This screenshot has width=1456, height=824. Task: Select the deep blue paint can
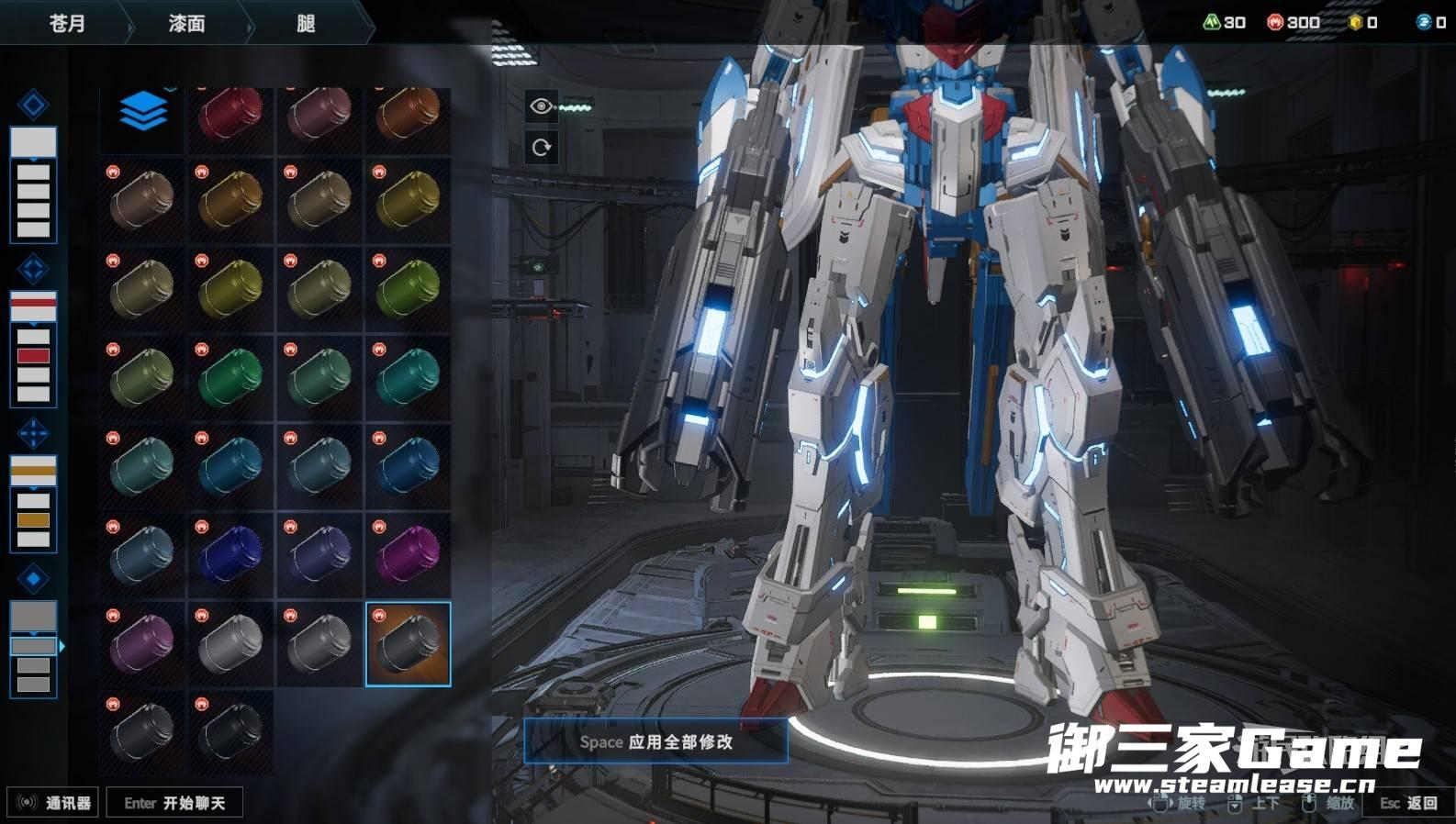tap(230, 555)
